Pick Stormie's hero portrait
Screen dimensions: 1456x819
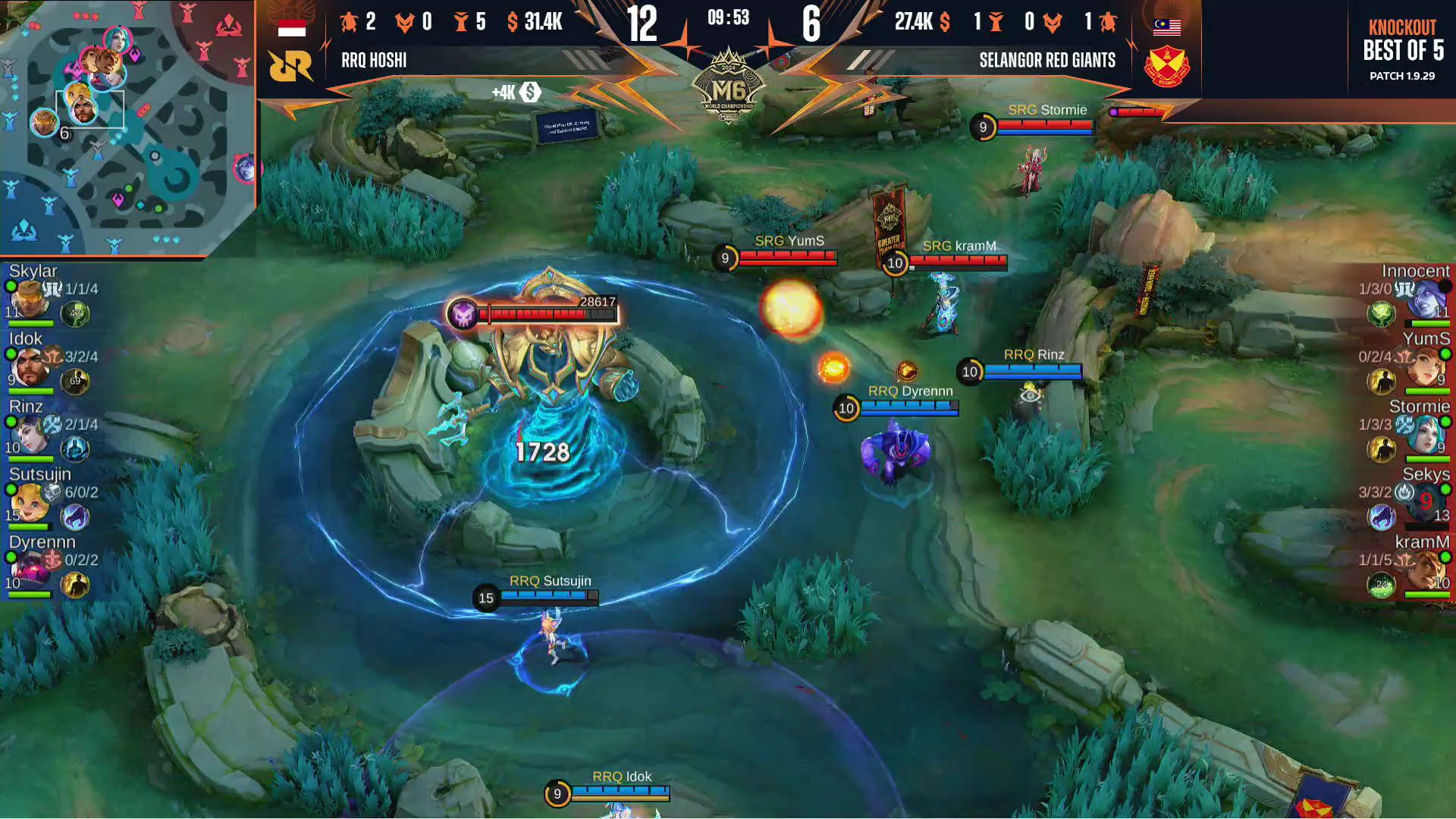(1426, 435)
